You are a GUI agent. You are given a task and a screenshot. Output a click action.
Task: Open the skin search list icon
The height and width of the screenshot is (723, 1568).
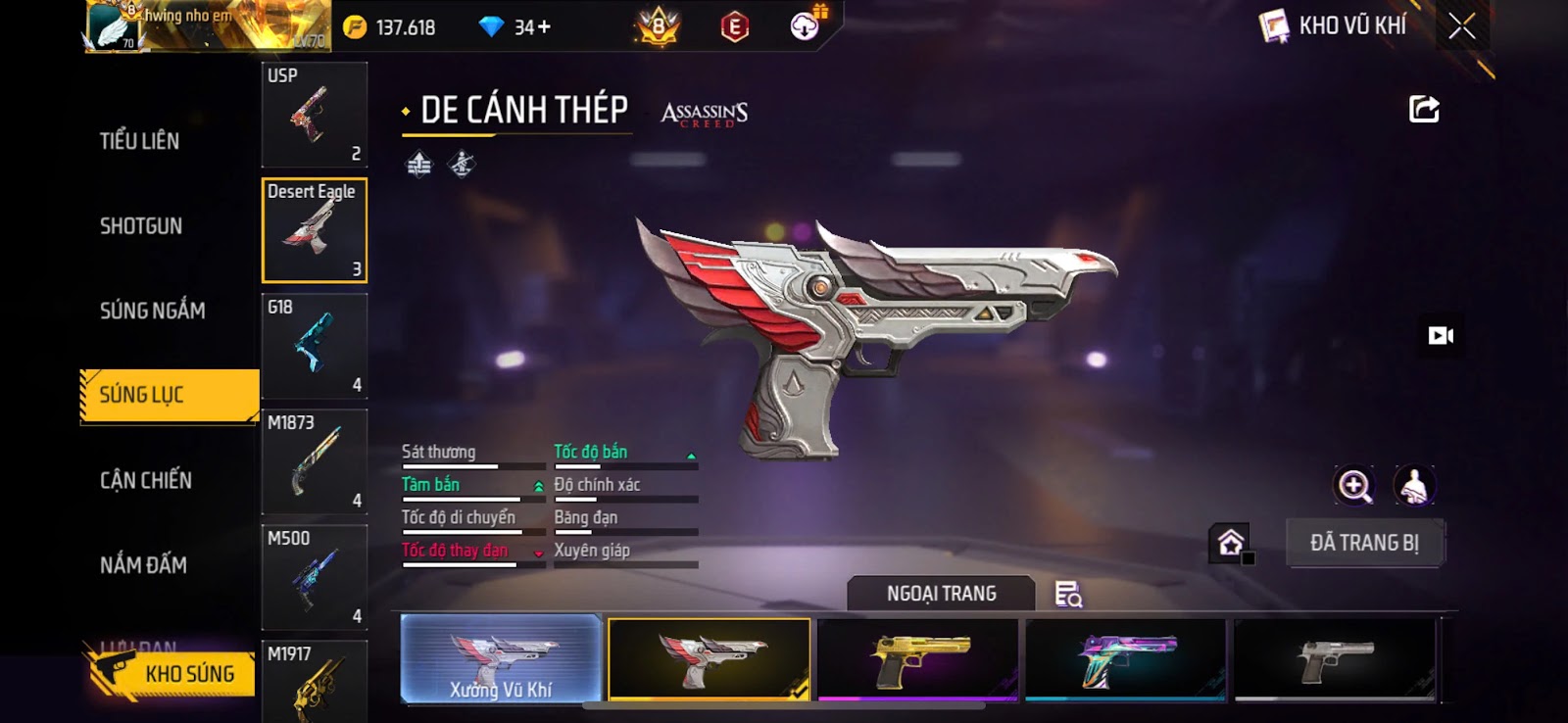pyautogui.click(x=1068, y=594)
